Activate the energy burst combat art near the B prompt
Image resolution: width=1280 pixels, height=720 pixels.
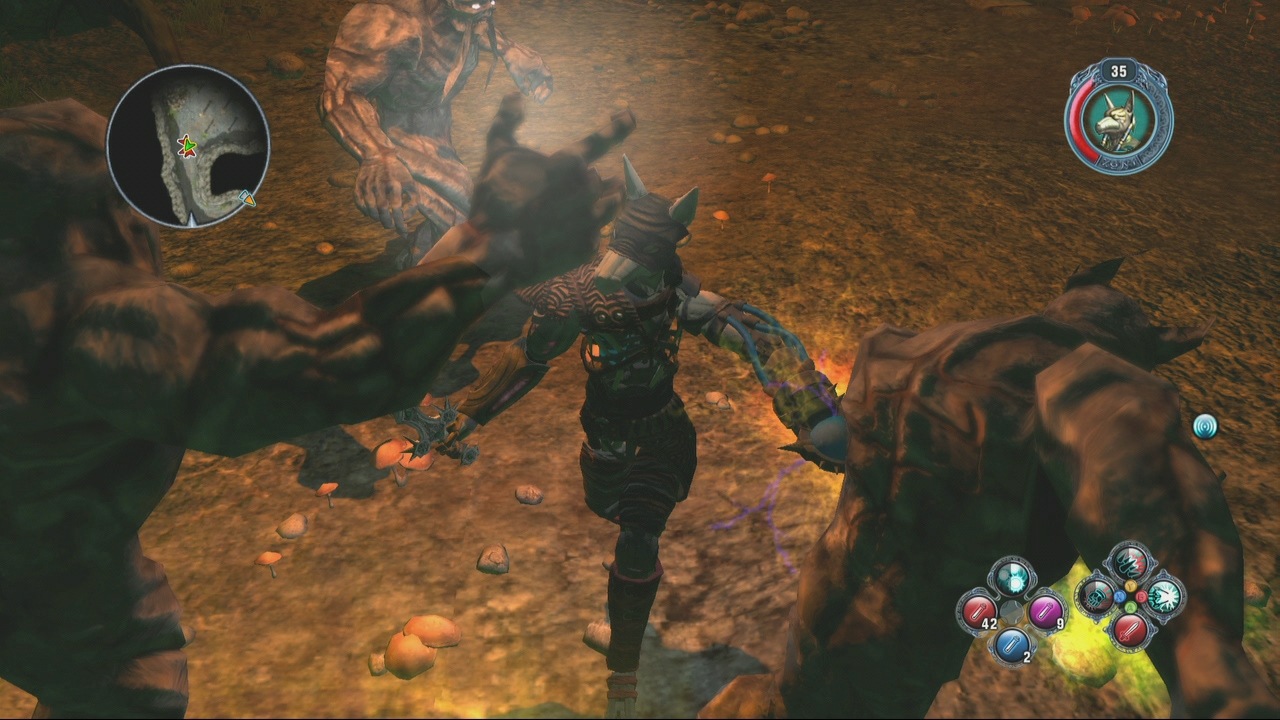tap(1164, 597)
